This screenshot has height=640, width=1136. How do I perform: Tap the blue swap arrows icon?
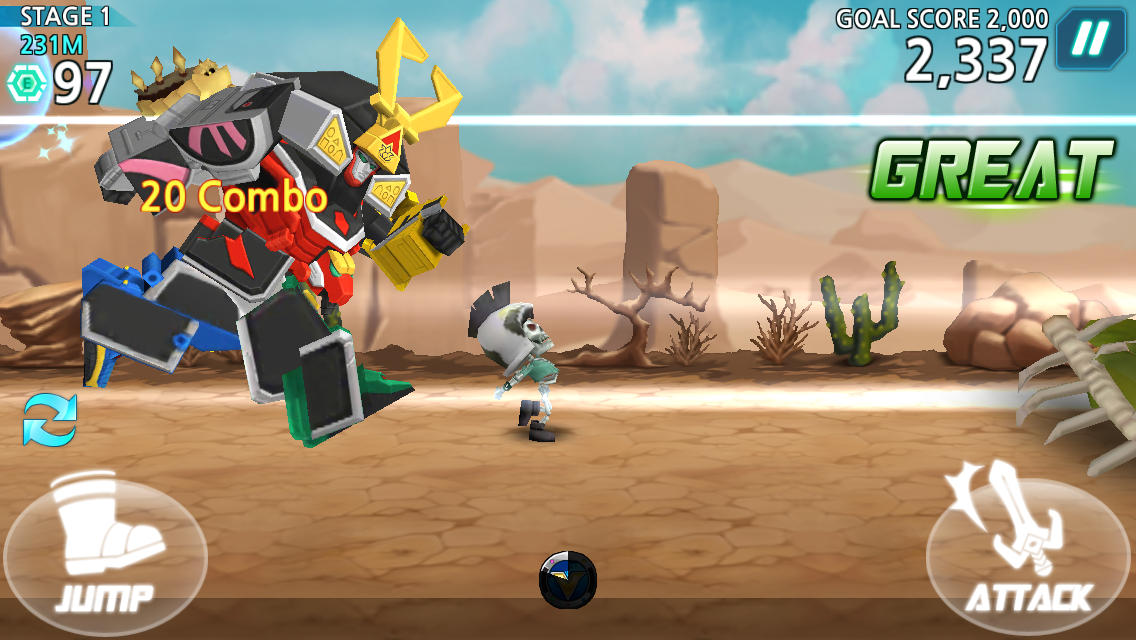click(50, 420)
